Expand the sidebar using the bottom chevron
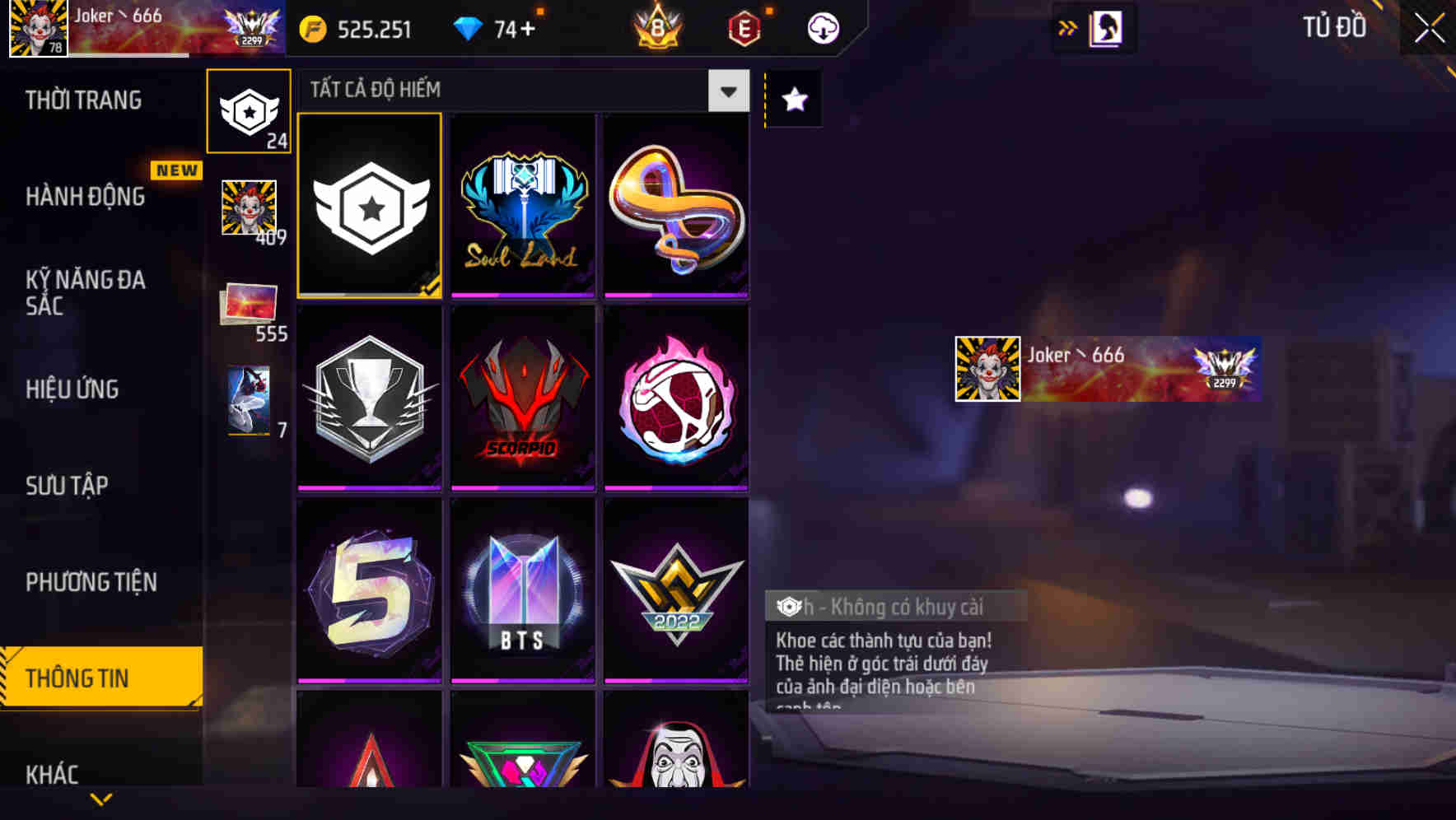Screen dimensions: 1456x820 [x=101, y=797]
